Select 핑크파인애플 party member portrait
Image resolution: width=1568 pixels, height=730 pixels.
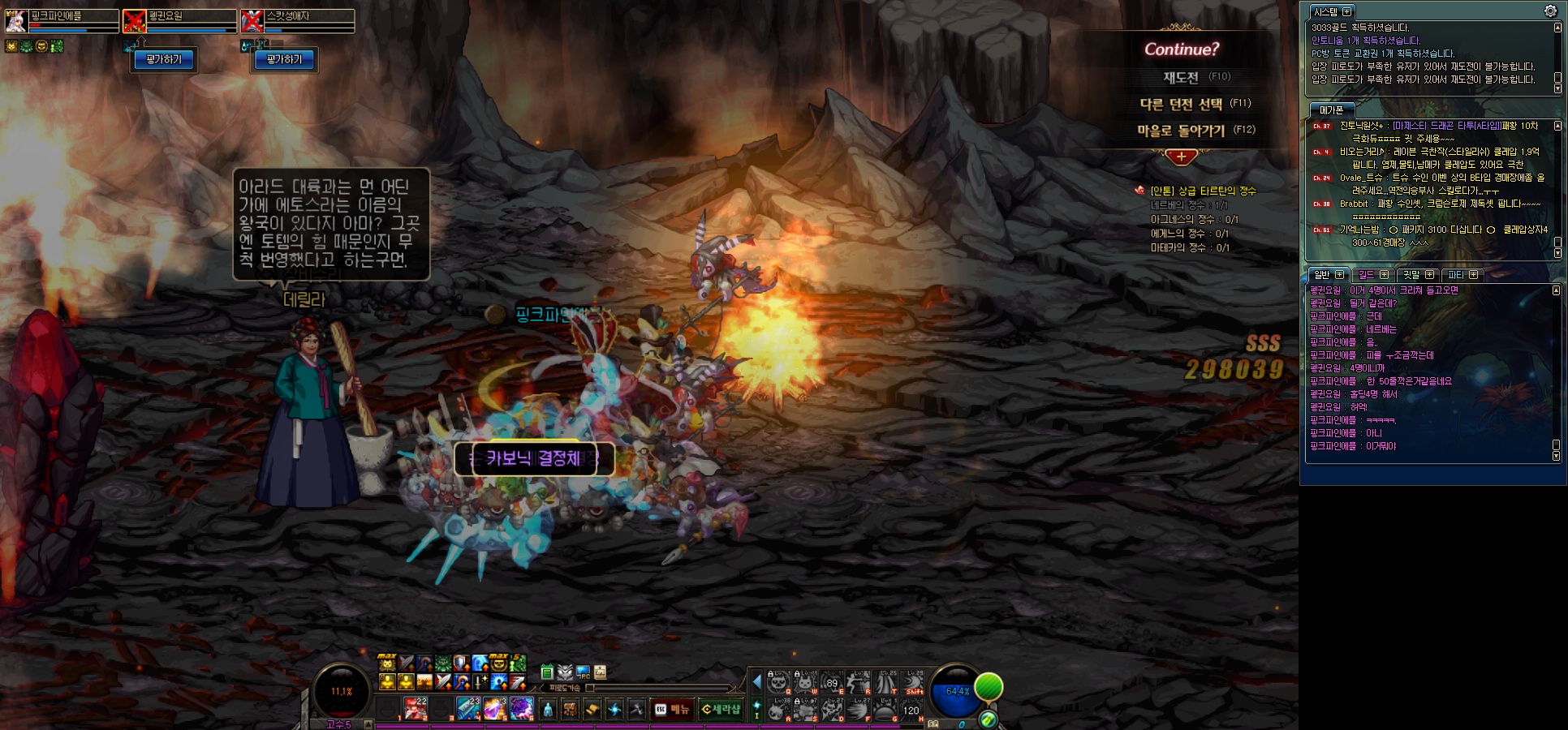(x=16, y=20)
